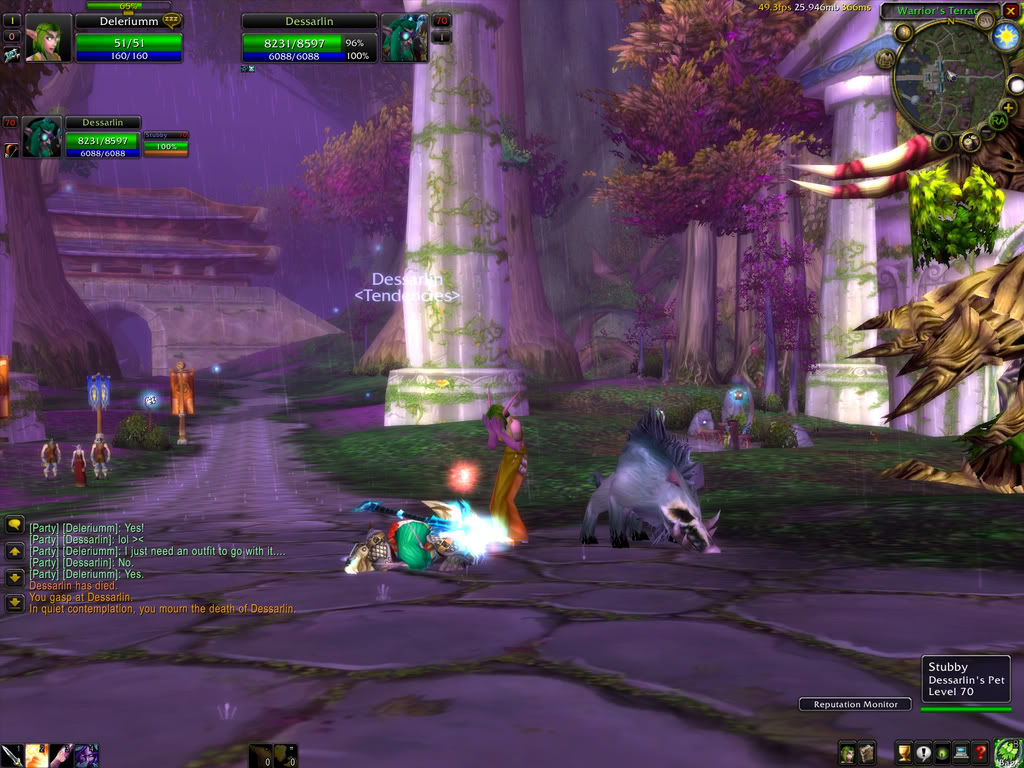Screen dimensions: 1024x768
Task: Click Dessarlin's party member portrait
Action: (x=43, y=138)
